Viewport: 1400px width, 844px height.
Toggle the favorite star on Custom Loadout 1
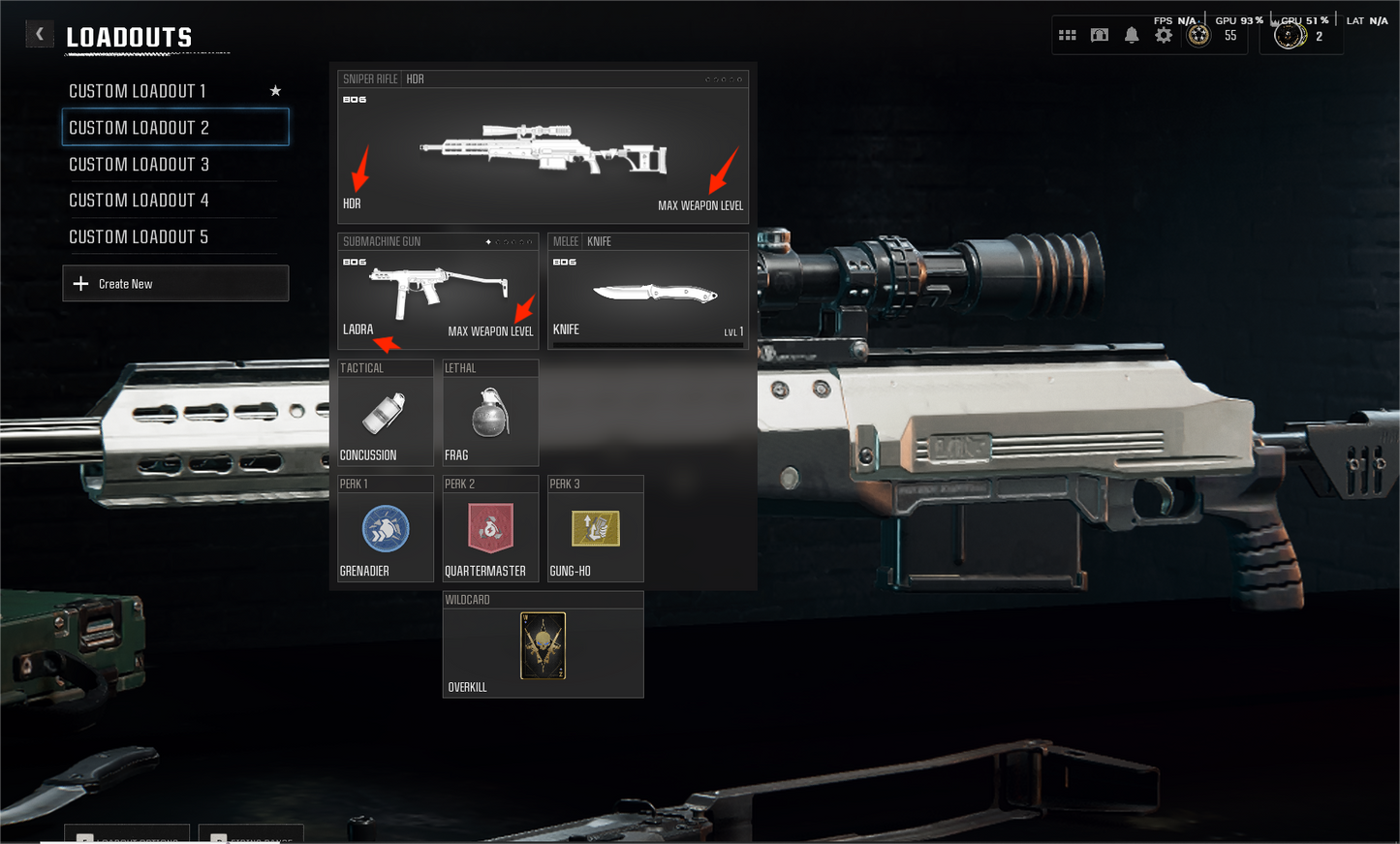pyautogui.click(x=275, y=90)
